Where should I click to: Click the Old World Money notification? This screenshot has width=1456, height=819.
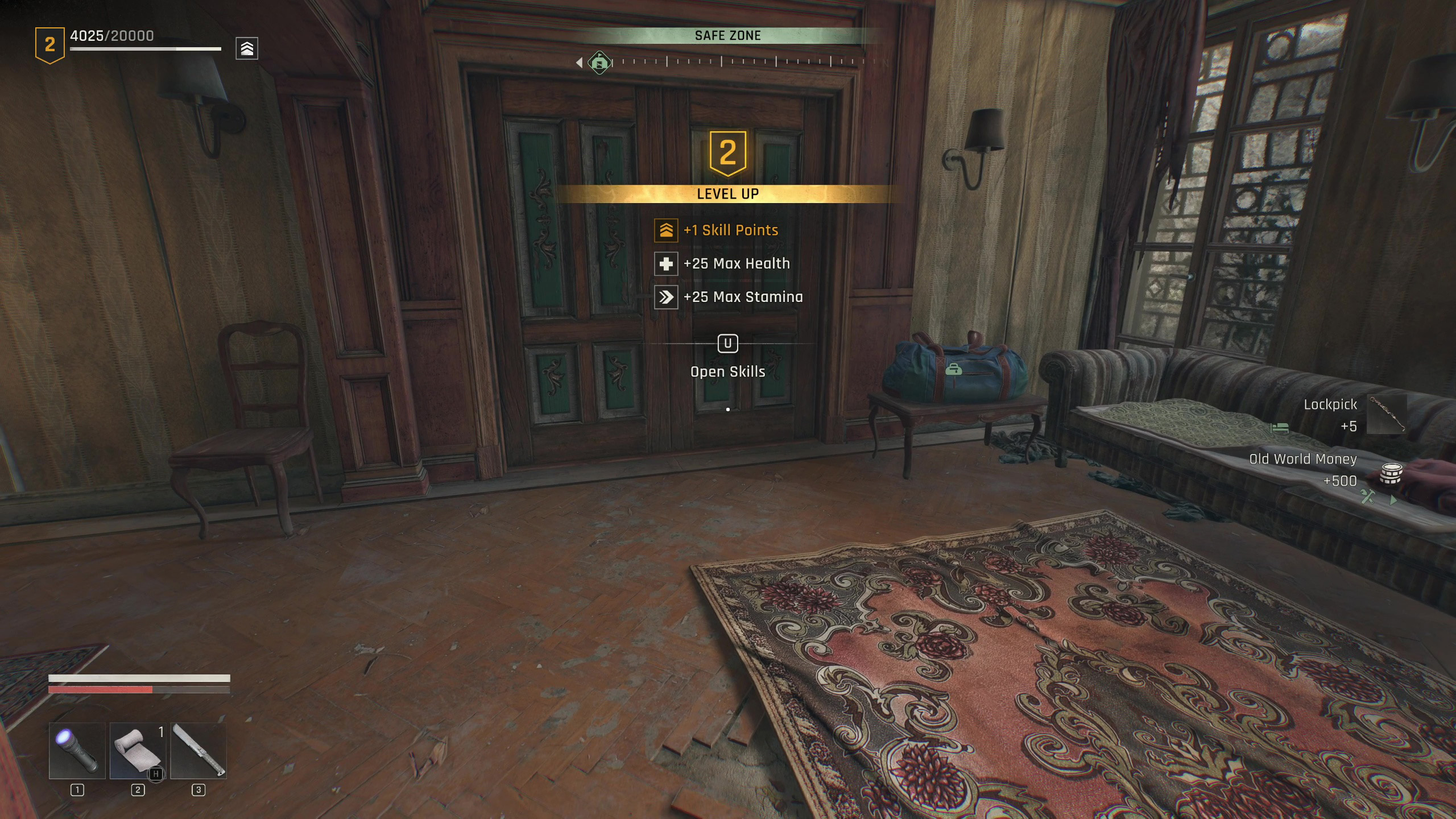[1325, 470]
